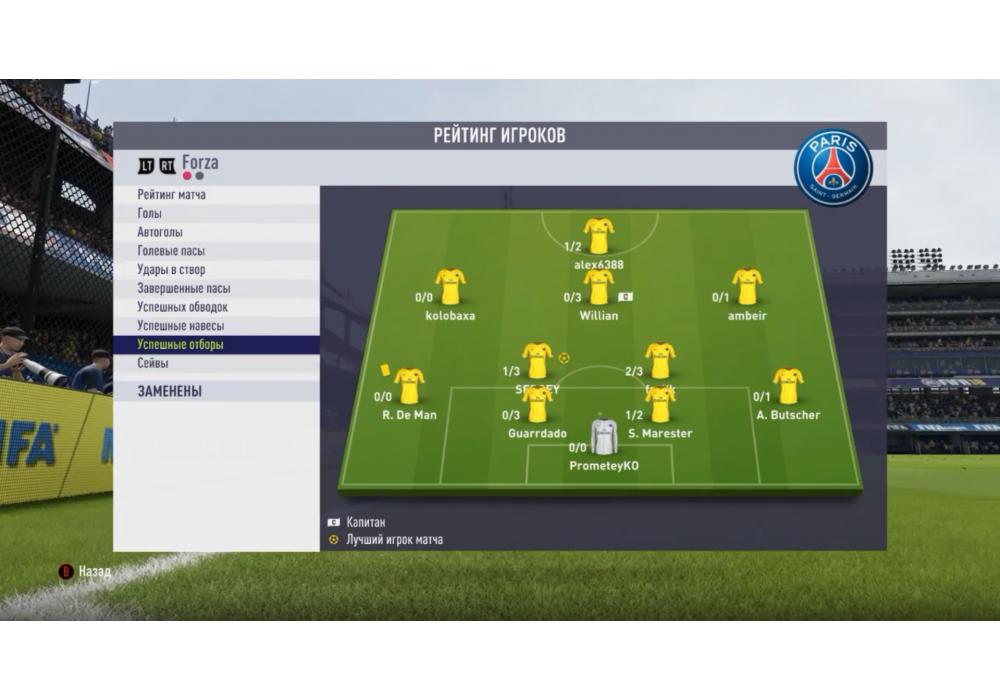Image resolution: width=1000 pixels, height=700 pixels.
Task: Pick player kolobaxa on the formation
Action: click(x=450, y=288)
